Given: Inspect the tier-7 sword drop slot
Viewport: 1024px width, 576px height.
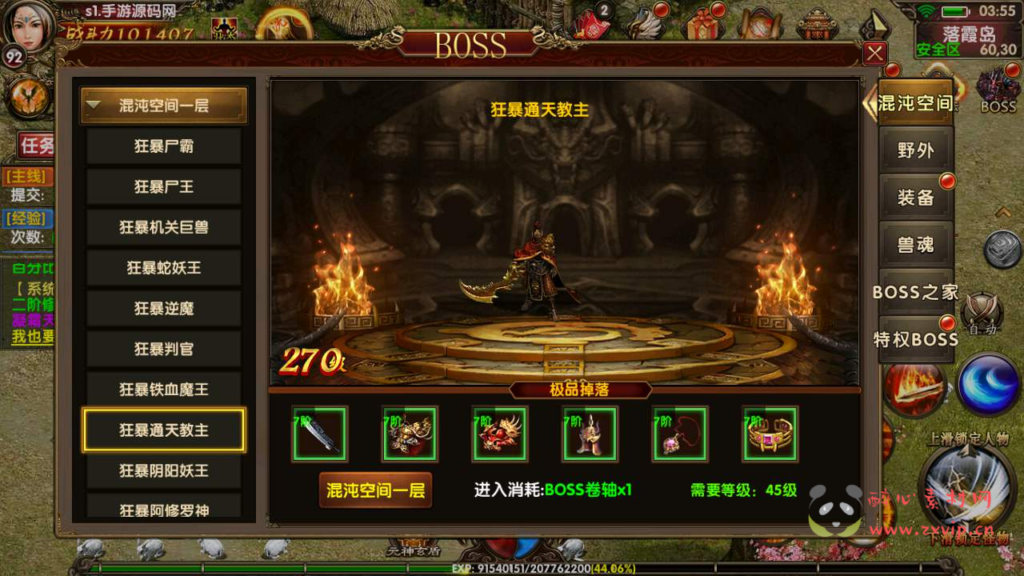Looking at the screenshot, I should click(320, 434).
